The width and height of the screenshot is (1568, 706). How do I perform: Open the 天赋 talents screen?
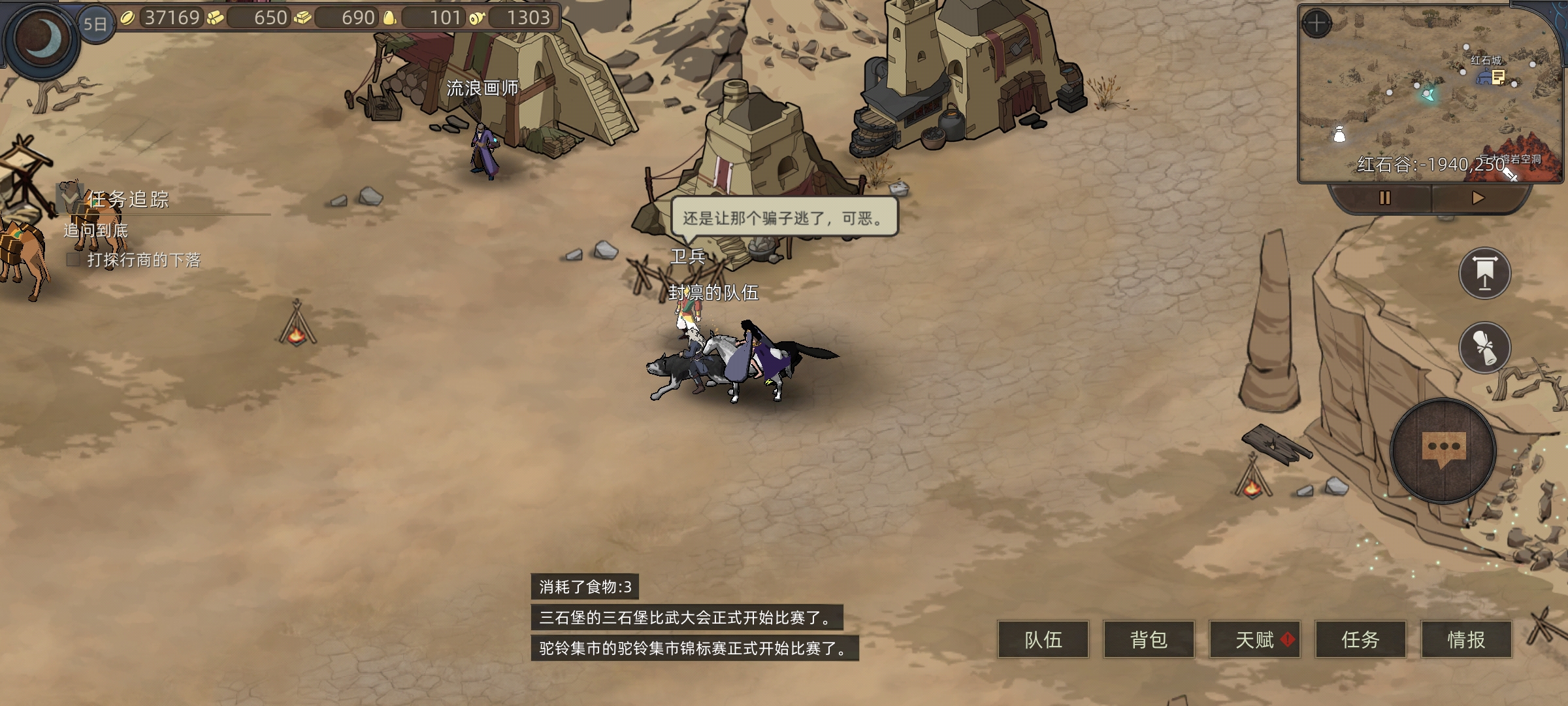coord(1254,639)
